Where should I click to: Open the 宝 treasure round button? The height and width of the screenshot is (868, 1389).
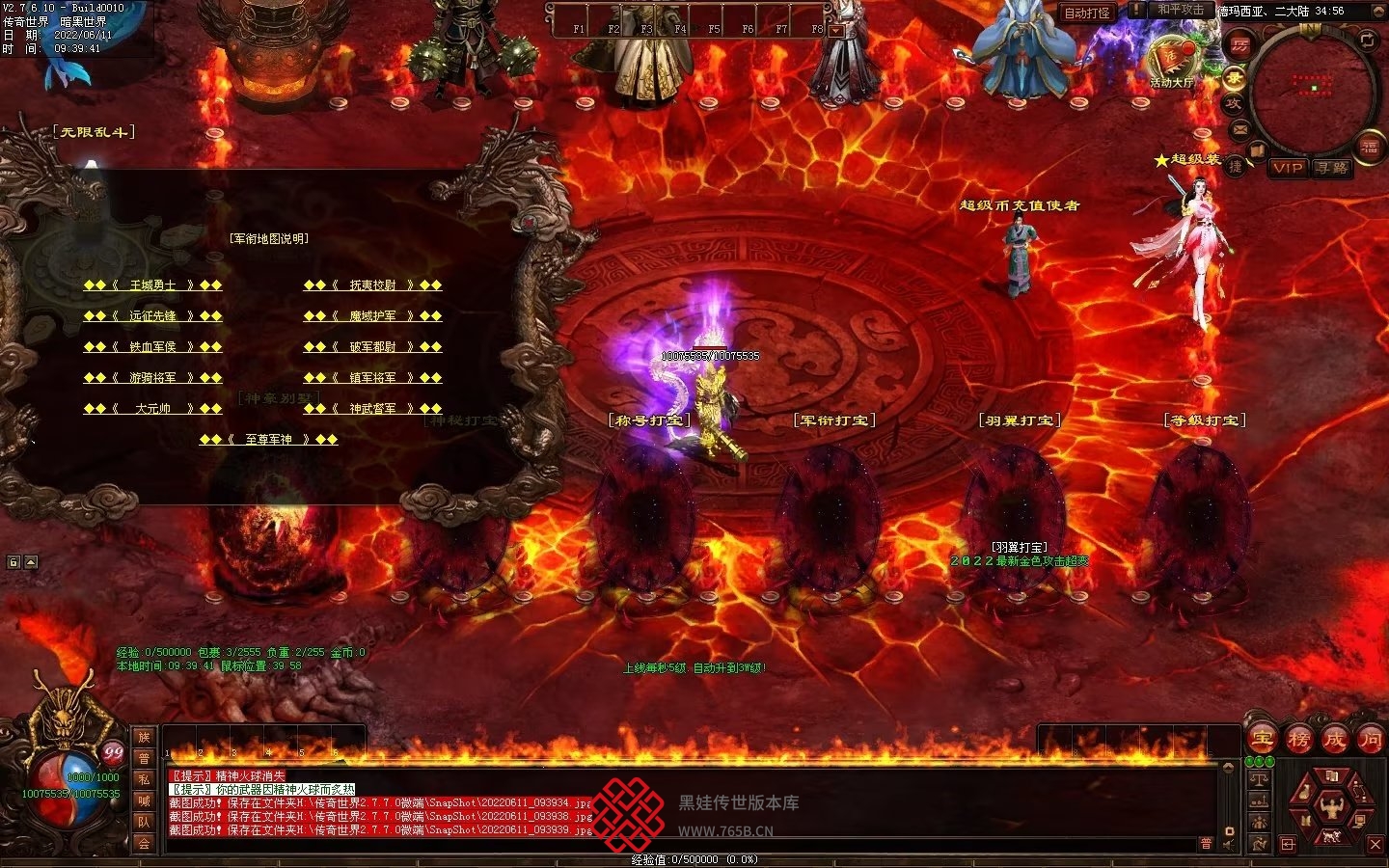1262,740
